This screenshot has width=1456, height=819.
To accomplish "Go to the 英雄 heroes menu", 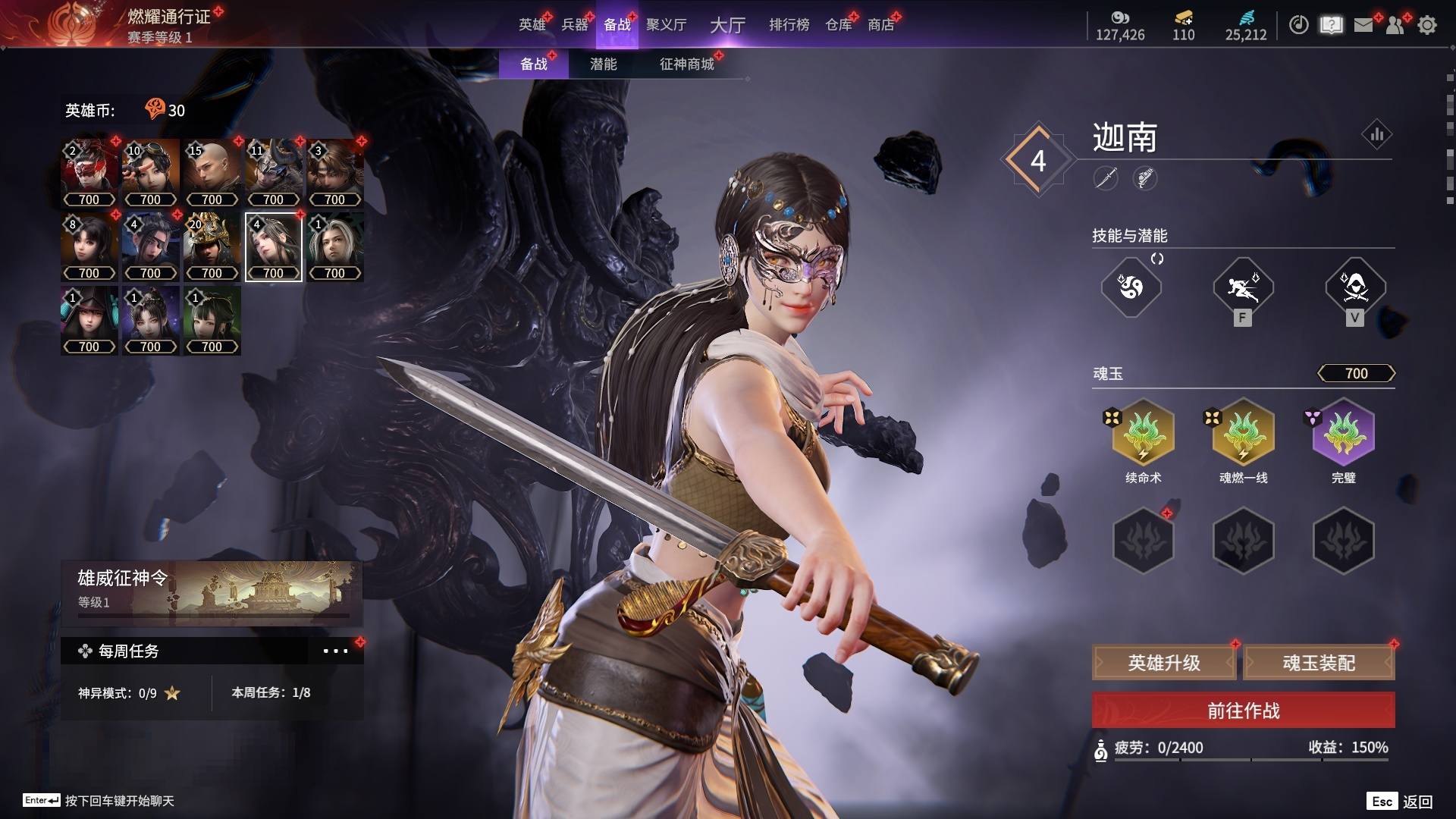I will (532, 25).
